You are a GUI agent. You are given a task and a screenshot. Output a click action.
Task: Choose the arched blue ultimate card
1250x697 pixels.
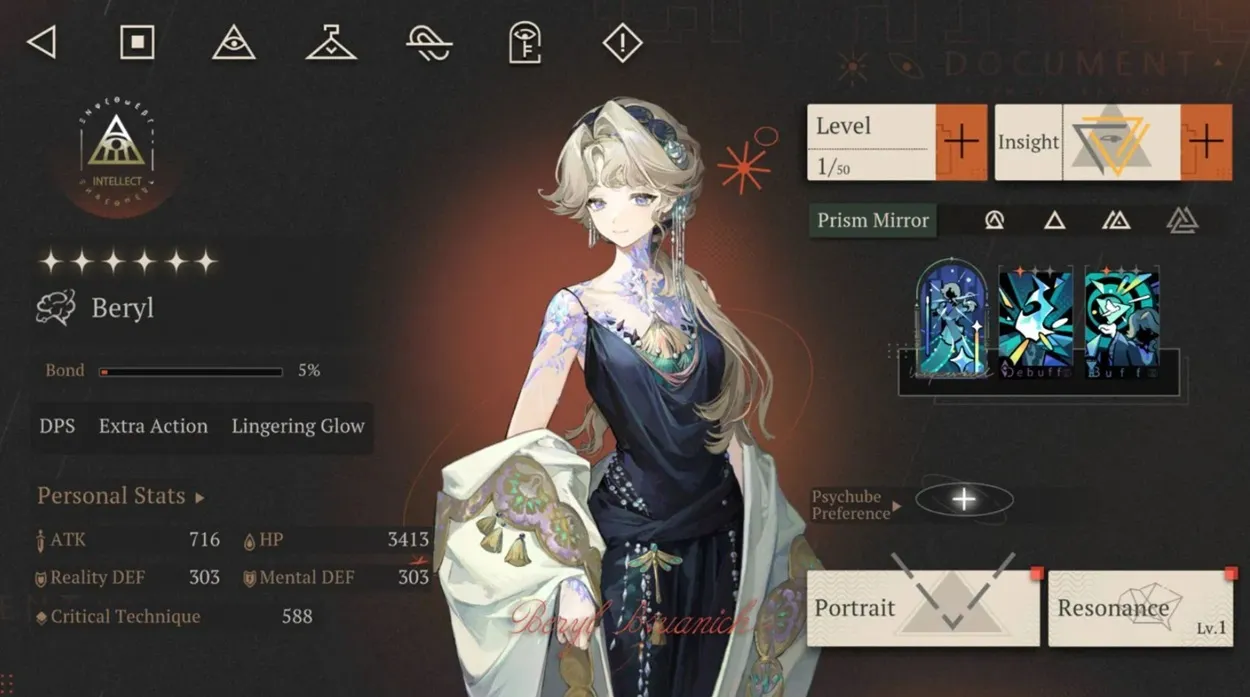click(951, 320)
